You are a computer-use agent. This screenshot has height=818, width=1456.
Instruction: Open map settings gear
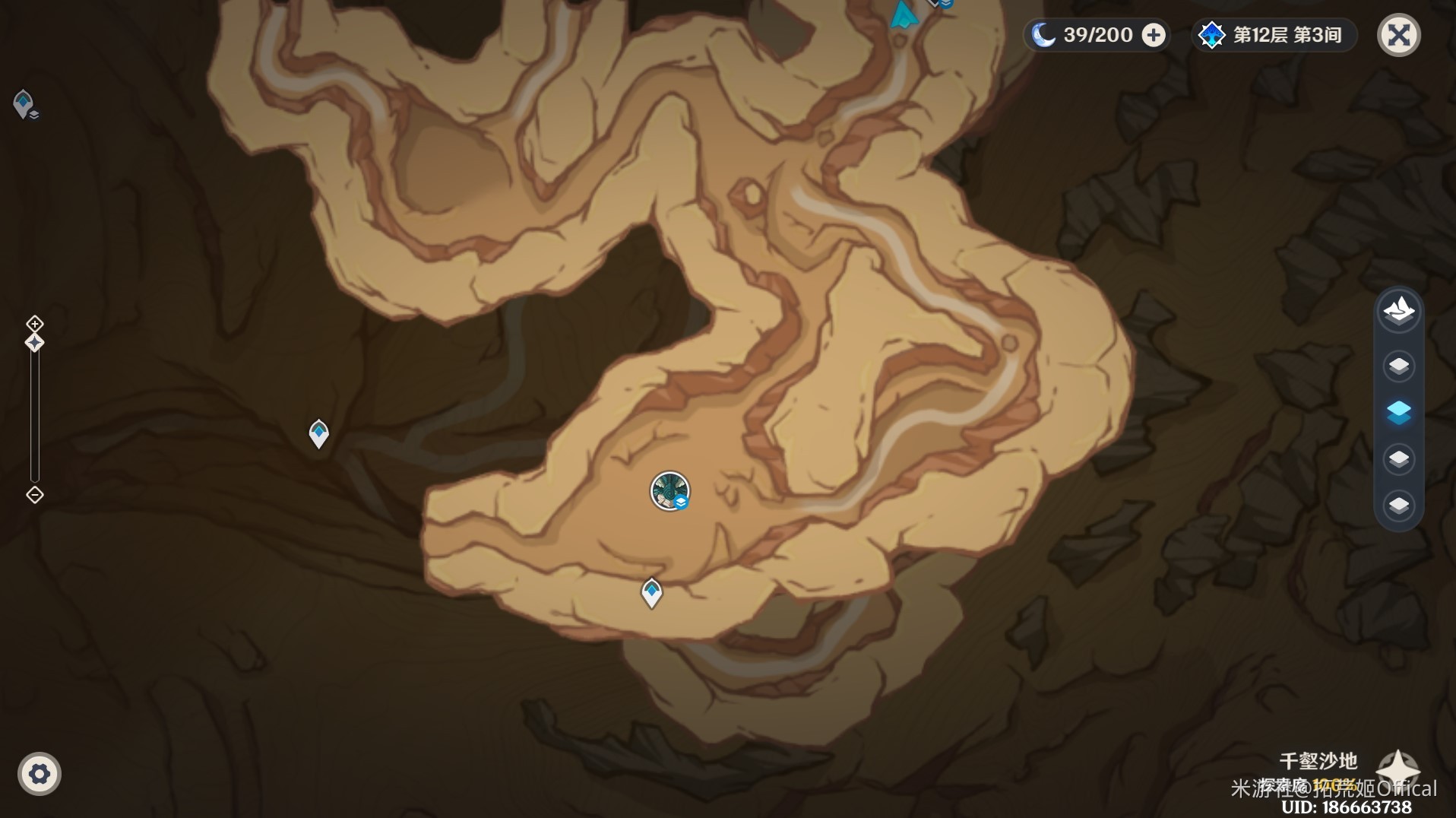click(x=39, y=774)
